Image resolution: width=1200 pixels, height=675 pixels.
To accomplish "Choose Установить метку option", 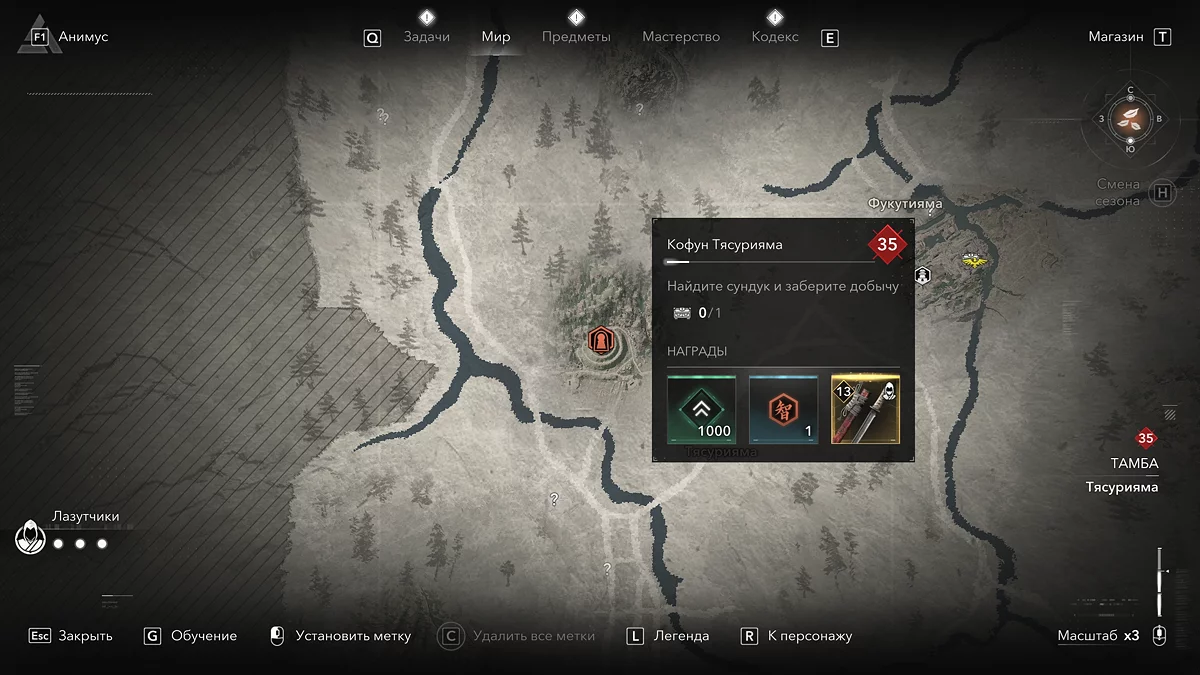I will (x=353, y=636).
